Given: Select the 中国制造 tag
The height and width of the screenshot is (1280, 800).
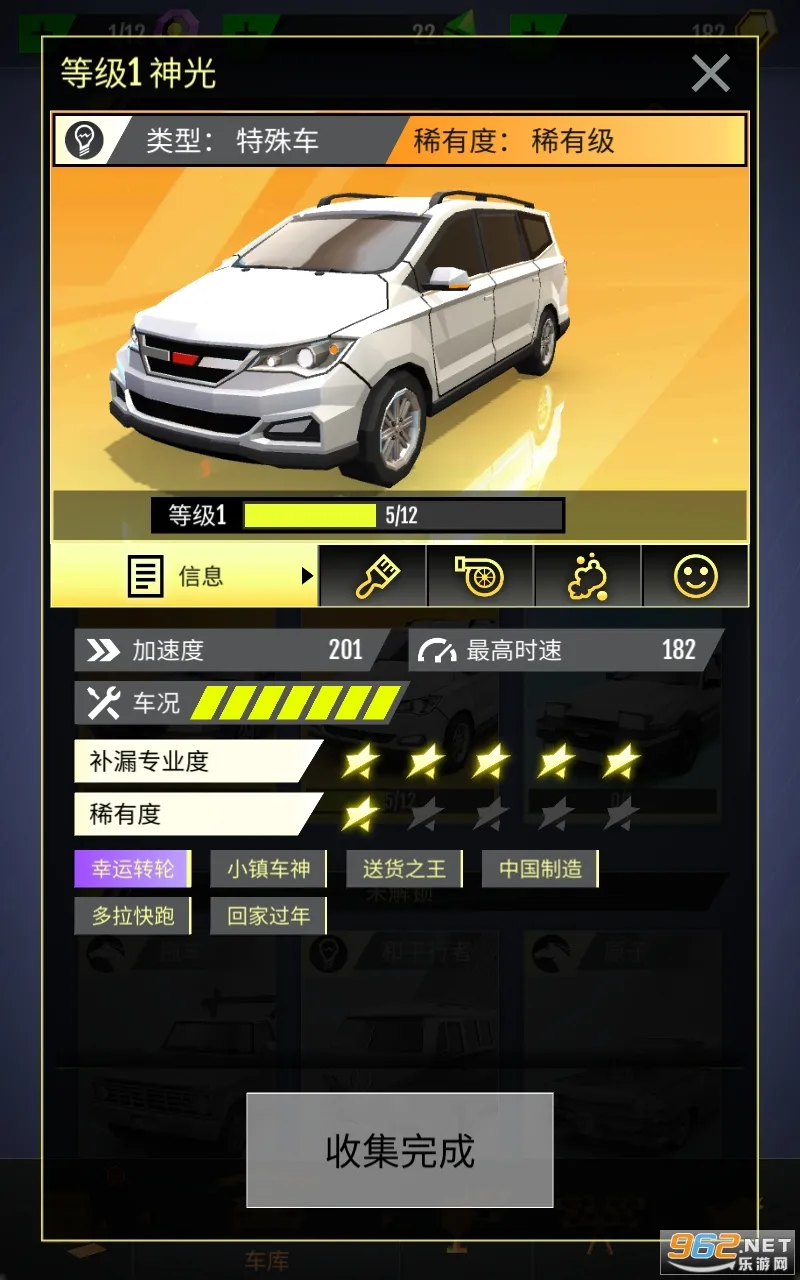Looking at the screenshot, I should pyautogui.click(x=540, y=869).
